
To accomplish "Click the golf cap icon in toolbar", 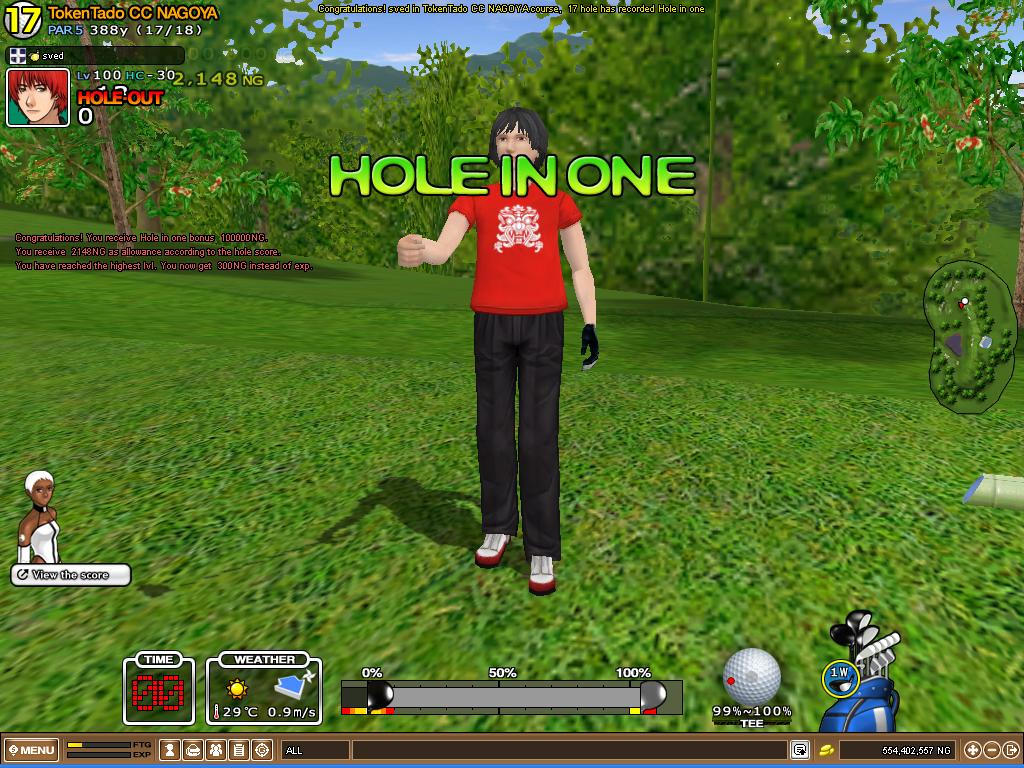I will [x=194, y=750].
